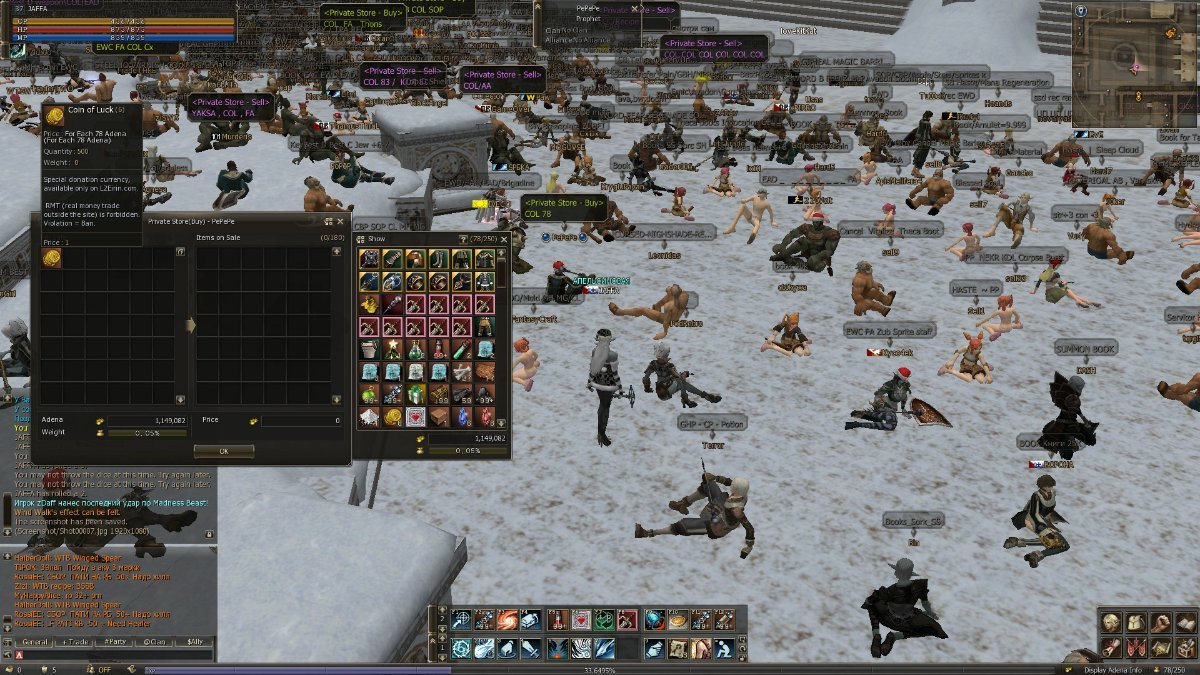Click the store Price input field
Image resolution: width=1200 pixels, height=675 pixels.
300,421
